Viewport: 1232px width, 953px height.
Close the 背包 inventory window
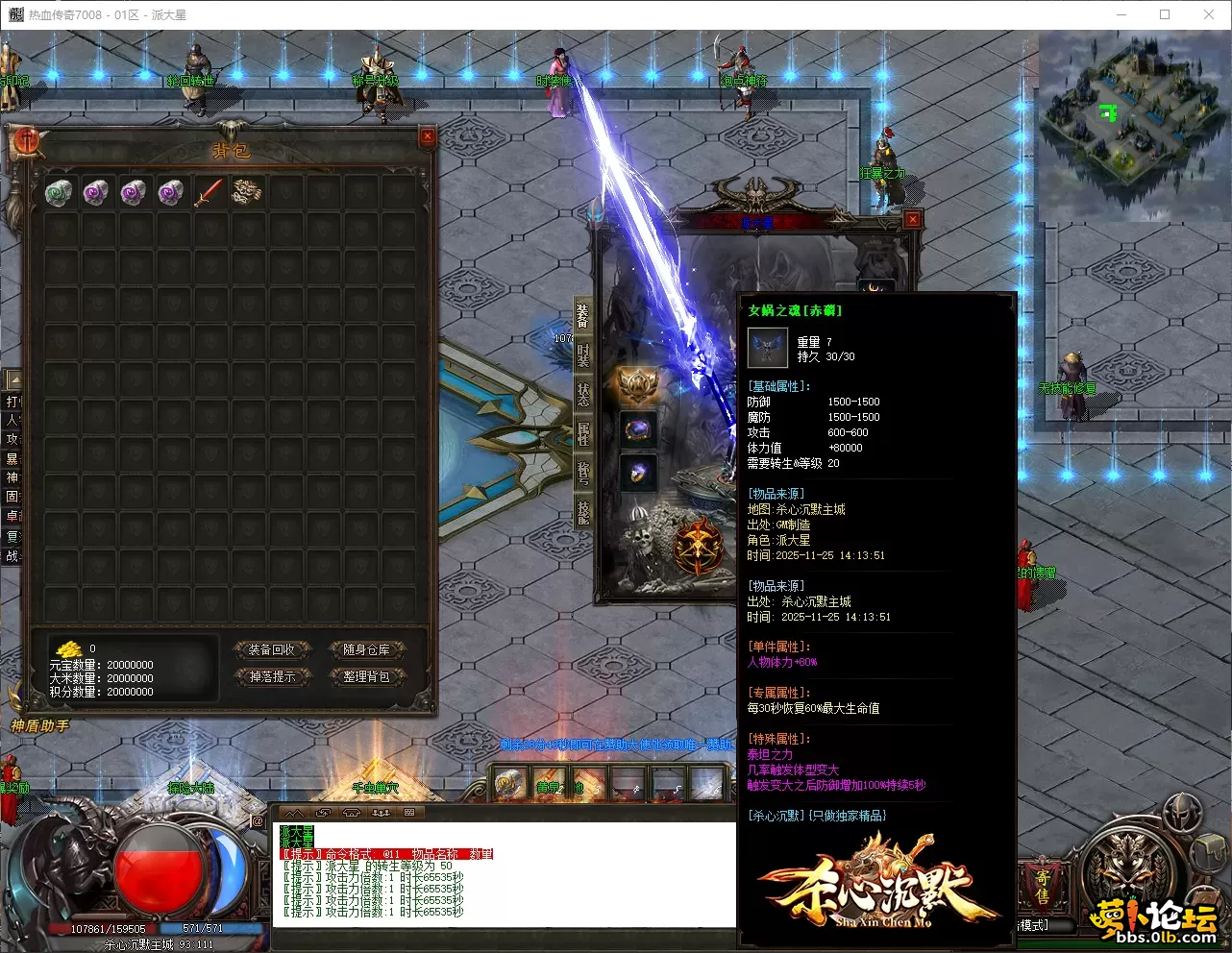(428, 136)
